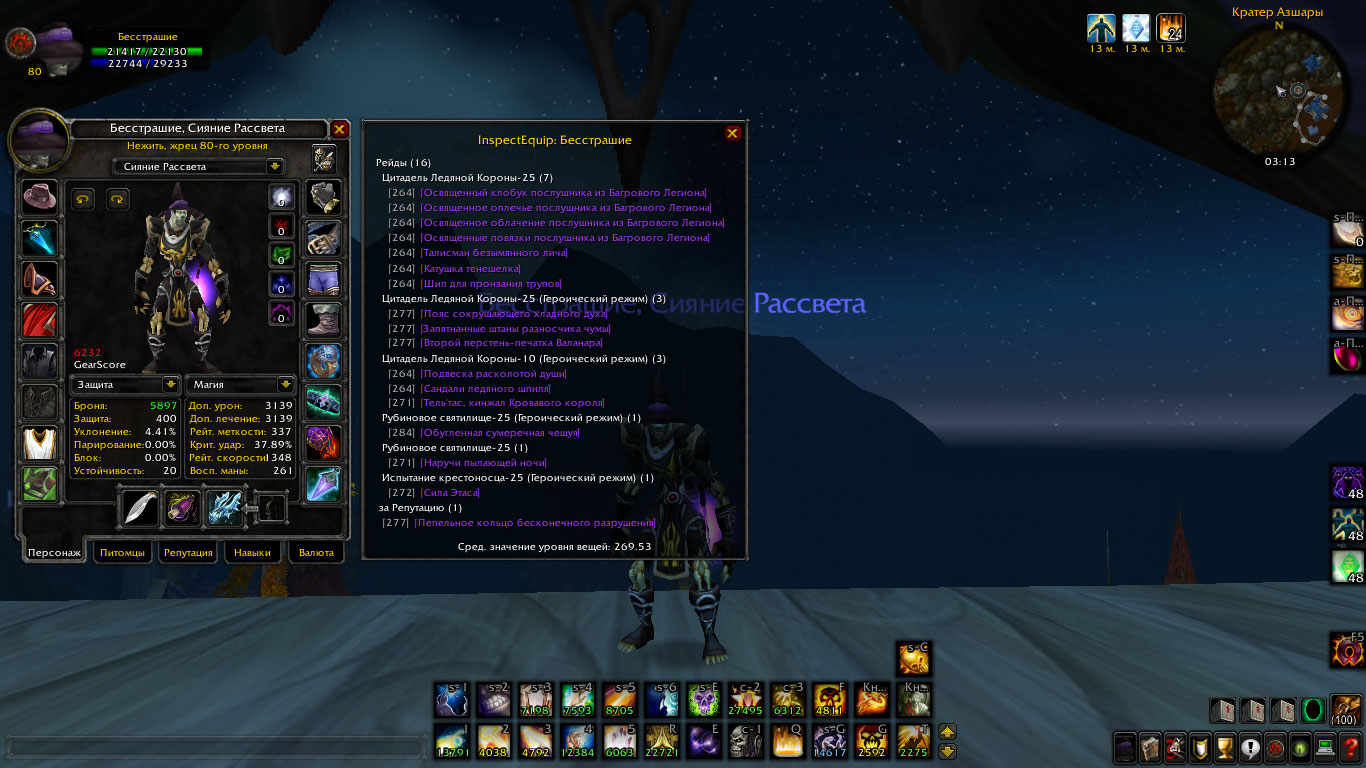Open the backpack bag showing (100)

(1345, 709)
